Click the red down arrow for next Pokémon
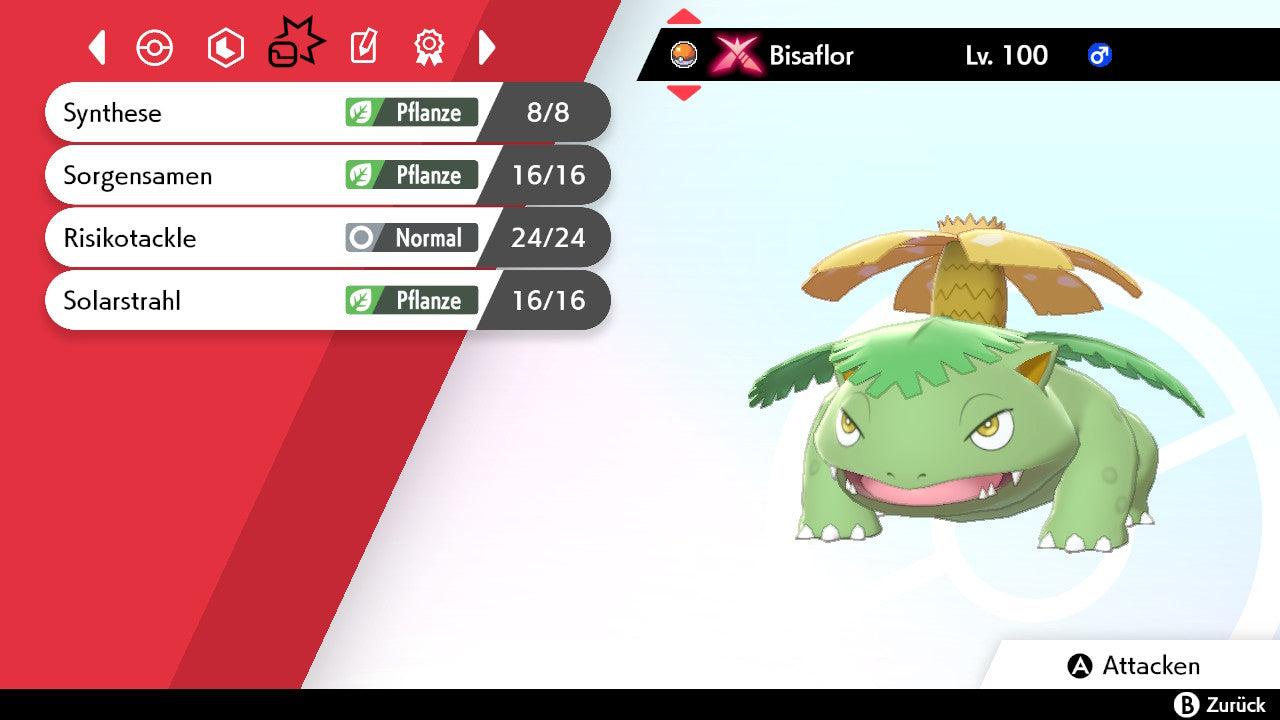 point(684,93)
